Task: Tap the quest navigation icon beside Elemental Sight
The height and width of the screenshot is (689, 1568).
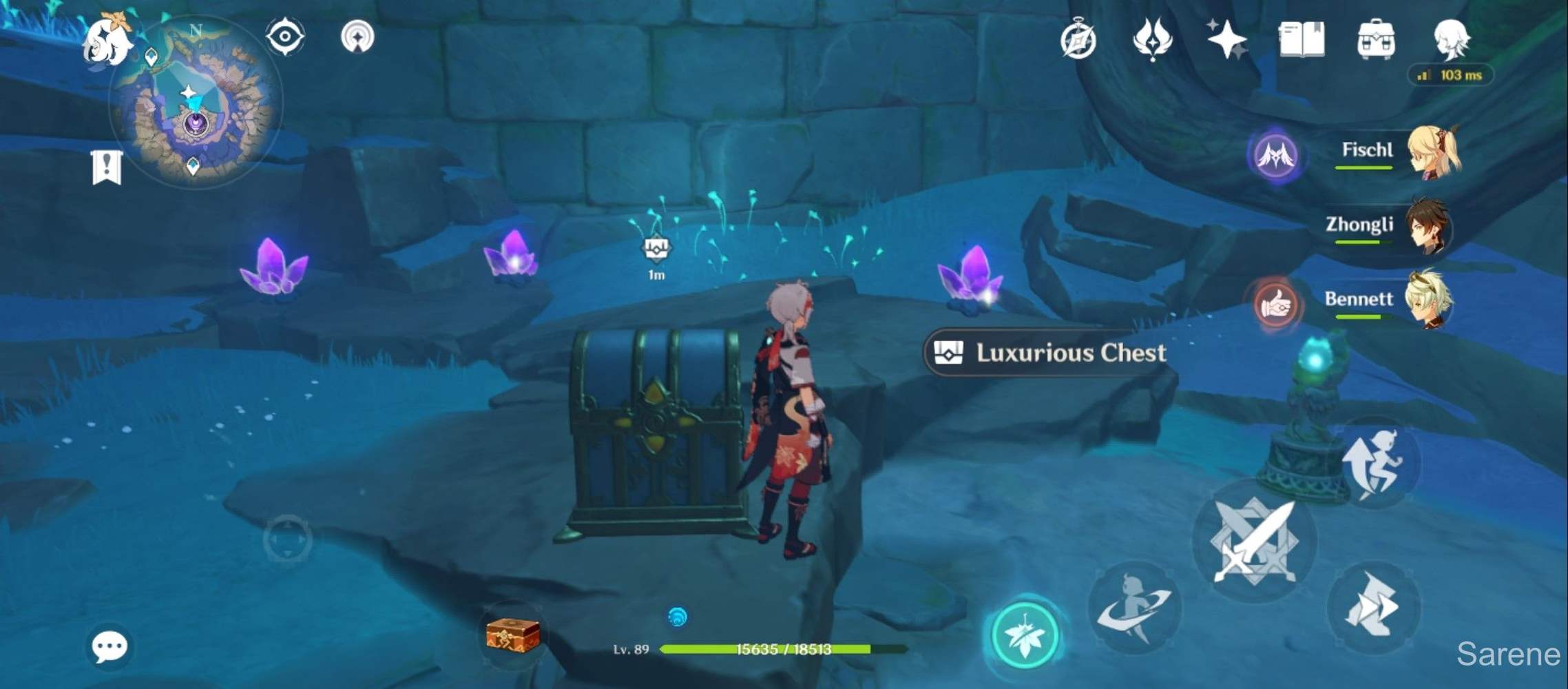Action: (357, 38)
